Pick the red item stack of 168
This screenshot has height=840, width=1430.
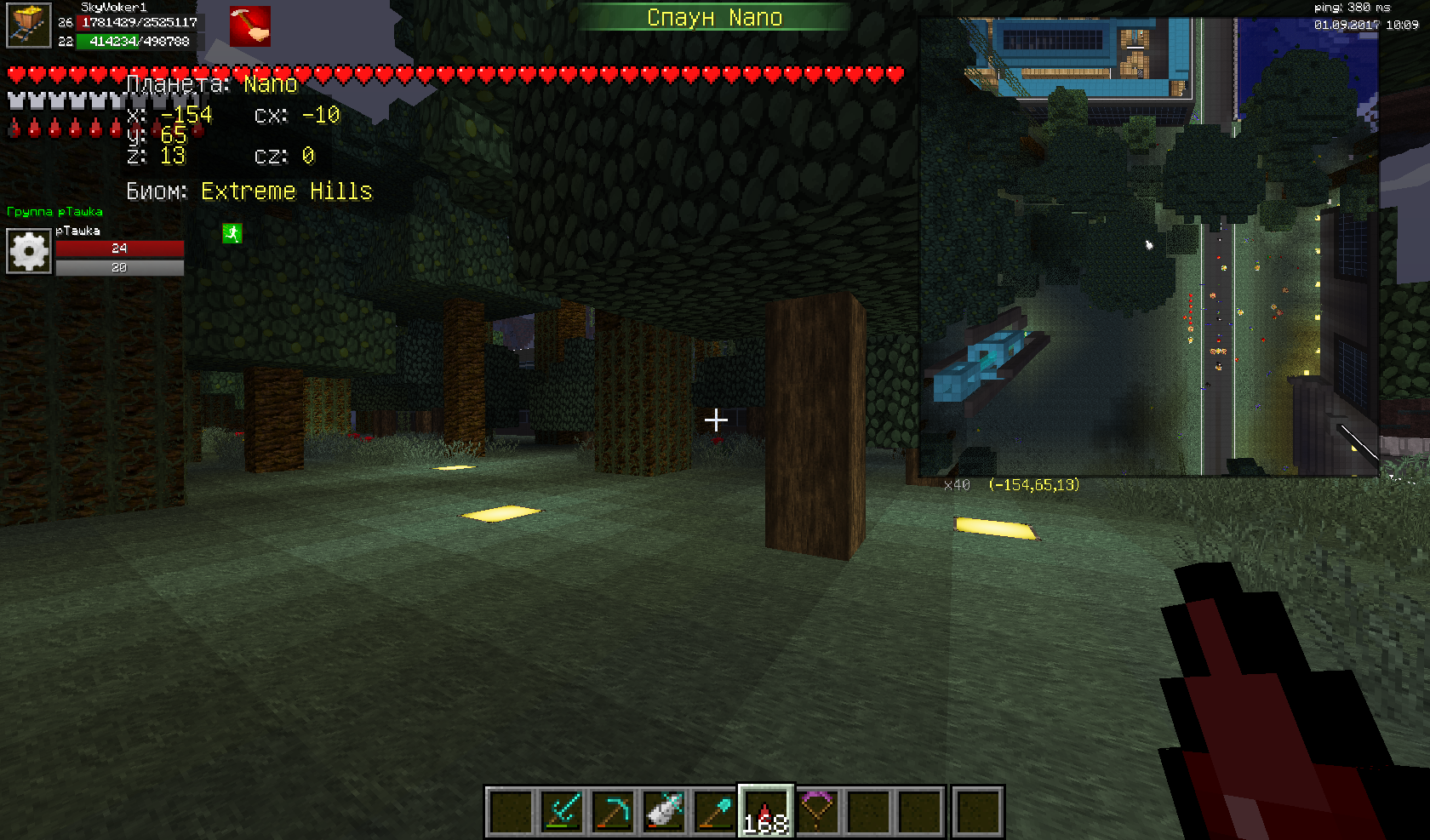click(x=766, y=810)
